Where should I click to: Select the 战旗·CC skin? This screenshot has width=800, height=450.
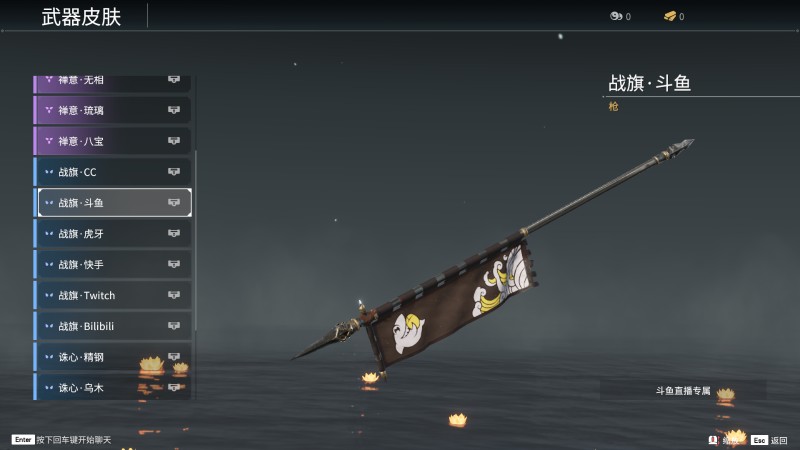tap(112, 172)
